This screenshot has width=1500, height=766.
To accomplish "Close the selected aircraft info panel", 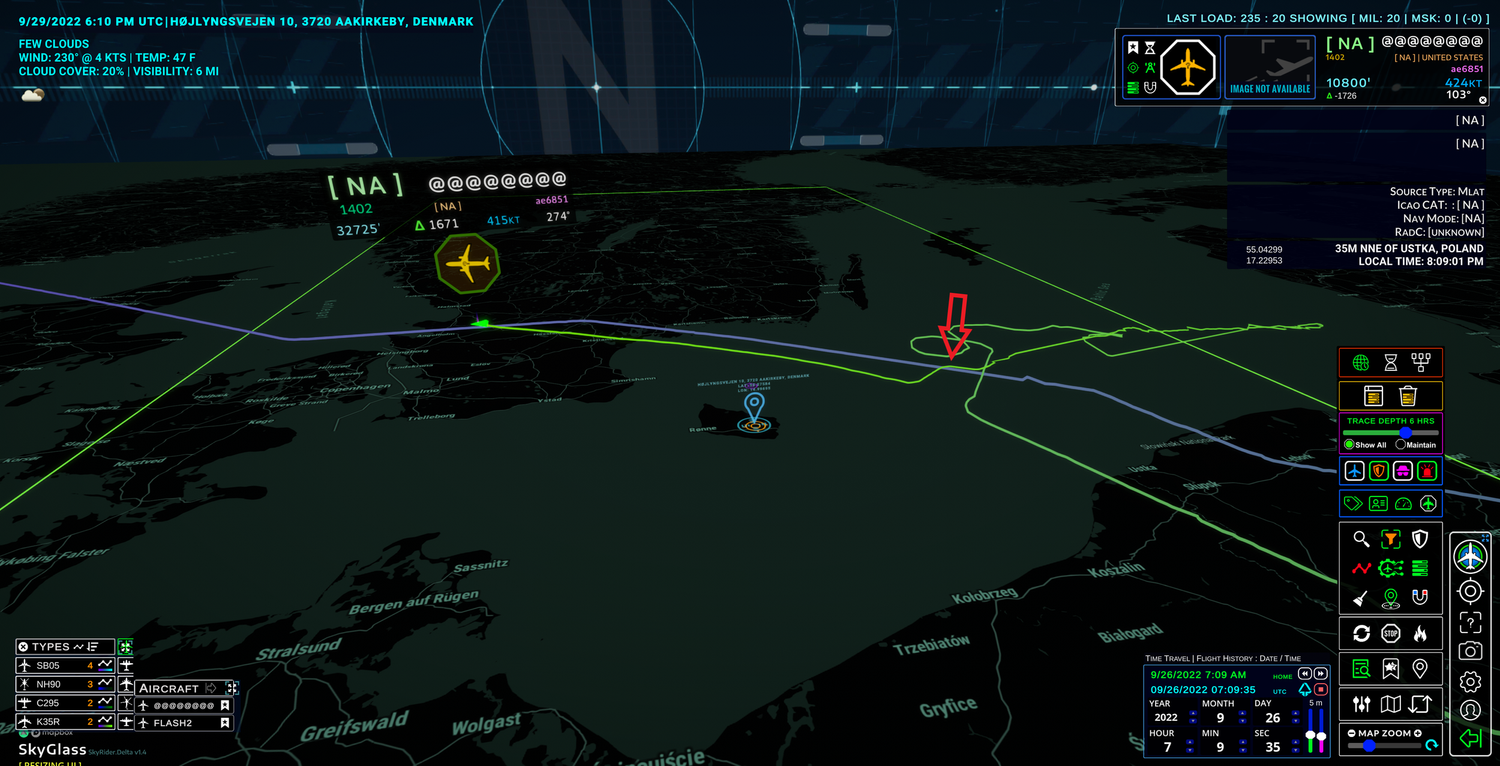I will [1483, 100].
